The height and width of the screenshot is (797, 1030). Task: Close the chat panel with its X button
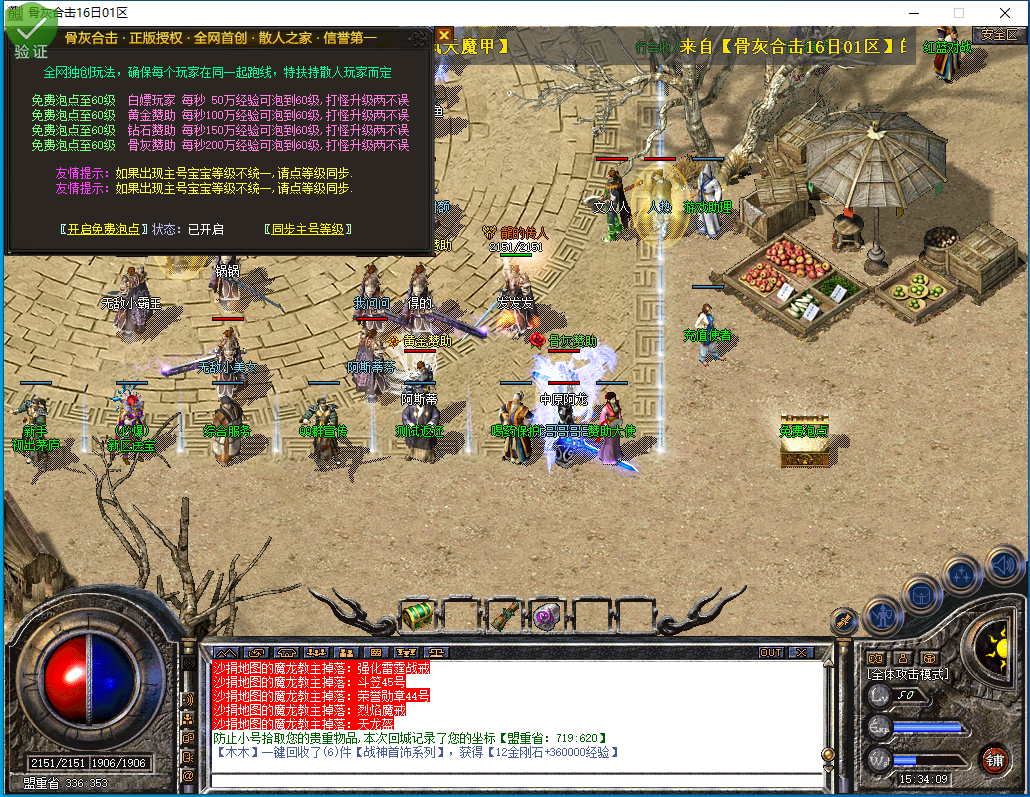click(801, 652)
